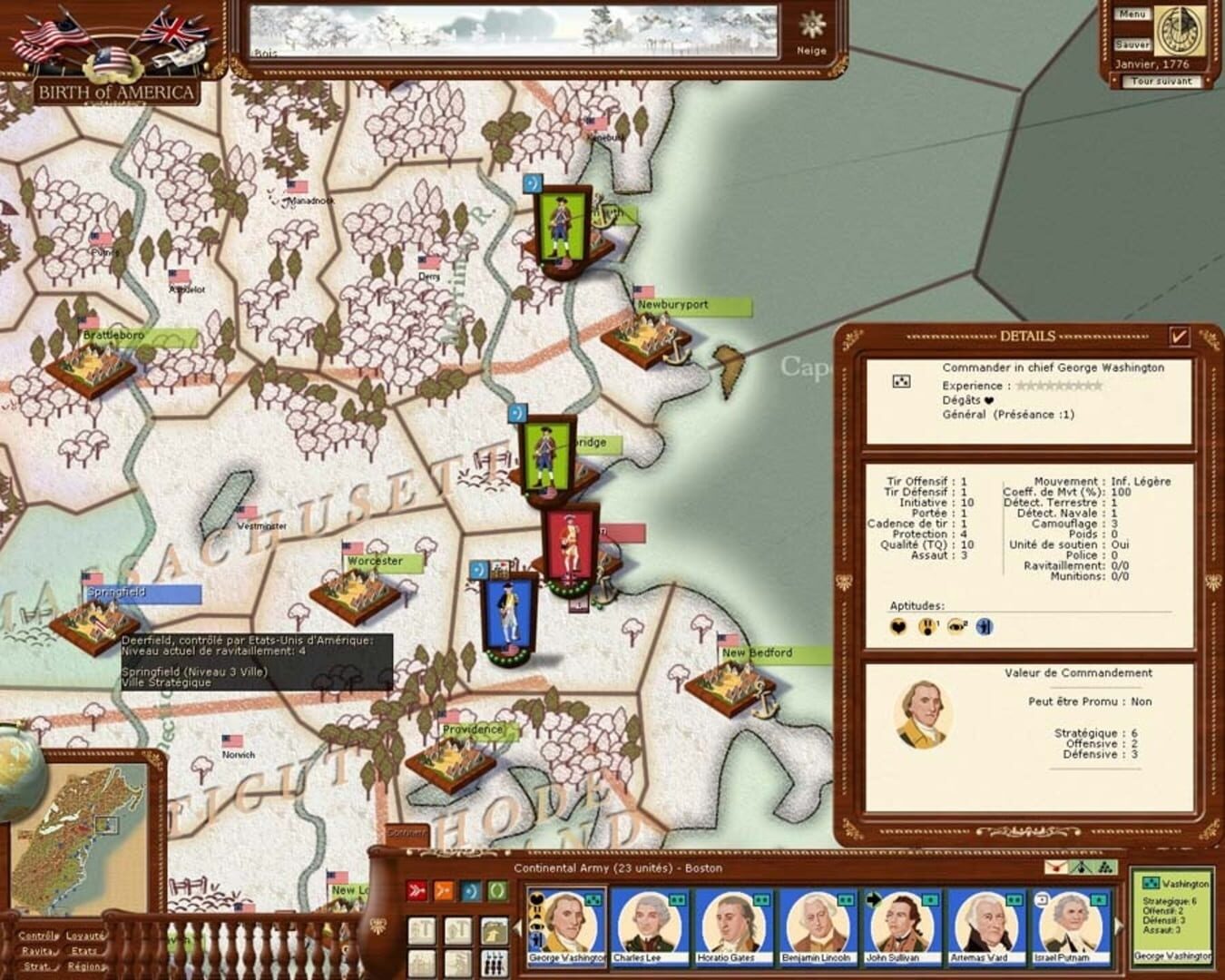Switch to the Régions map filter

coord(86,966)
